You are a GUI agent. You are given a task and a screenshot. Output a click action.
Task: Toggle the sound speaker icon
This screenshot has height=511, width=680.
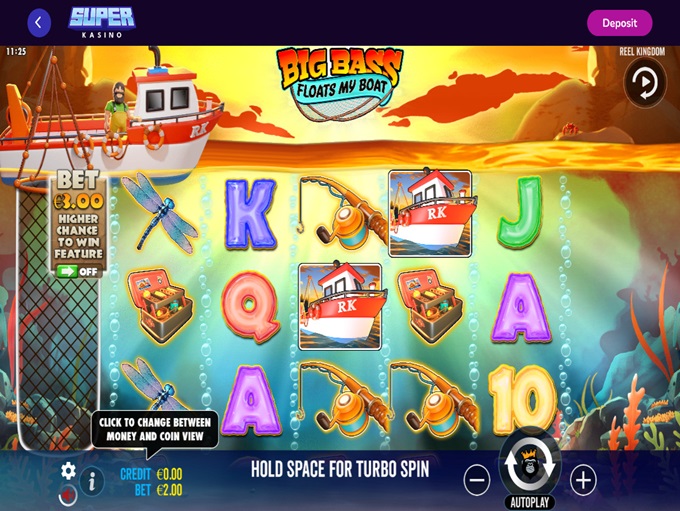[68, 494]
